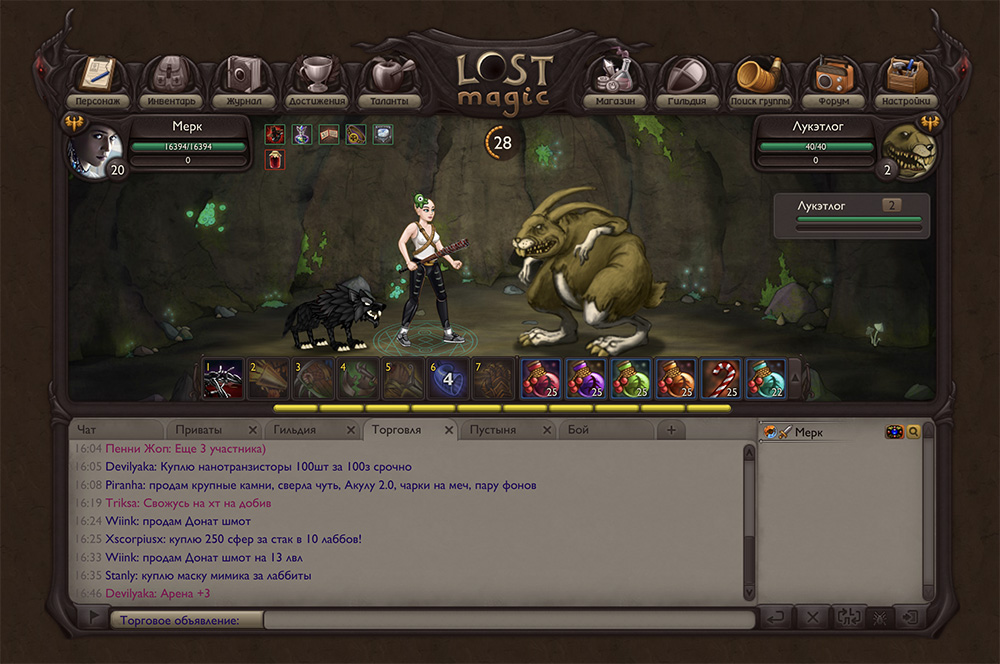1000x664 pixels.
Task: Add a new chat tab with plus
Action: [671, 430]
